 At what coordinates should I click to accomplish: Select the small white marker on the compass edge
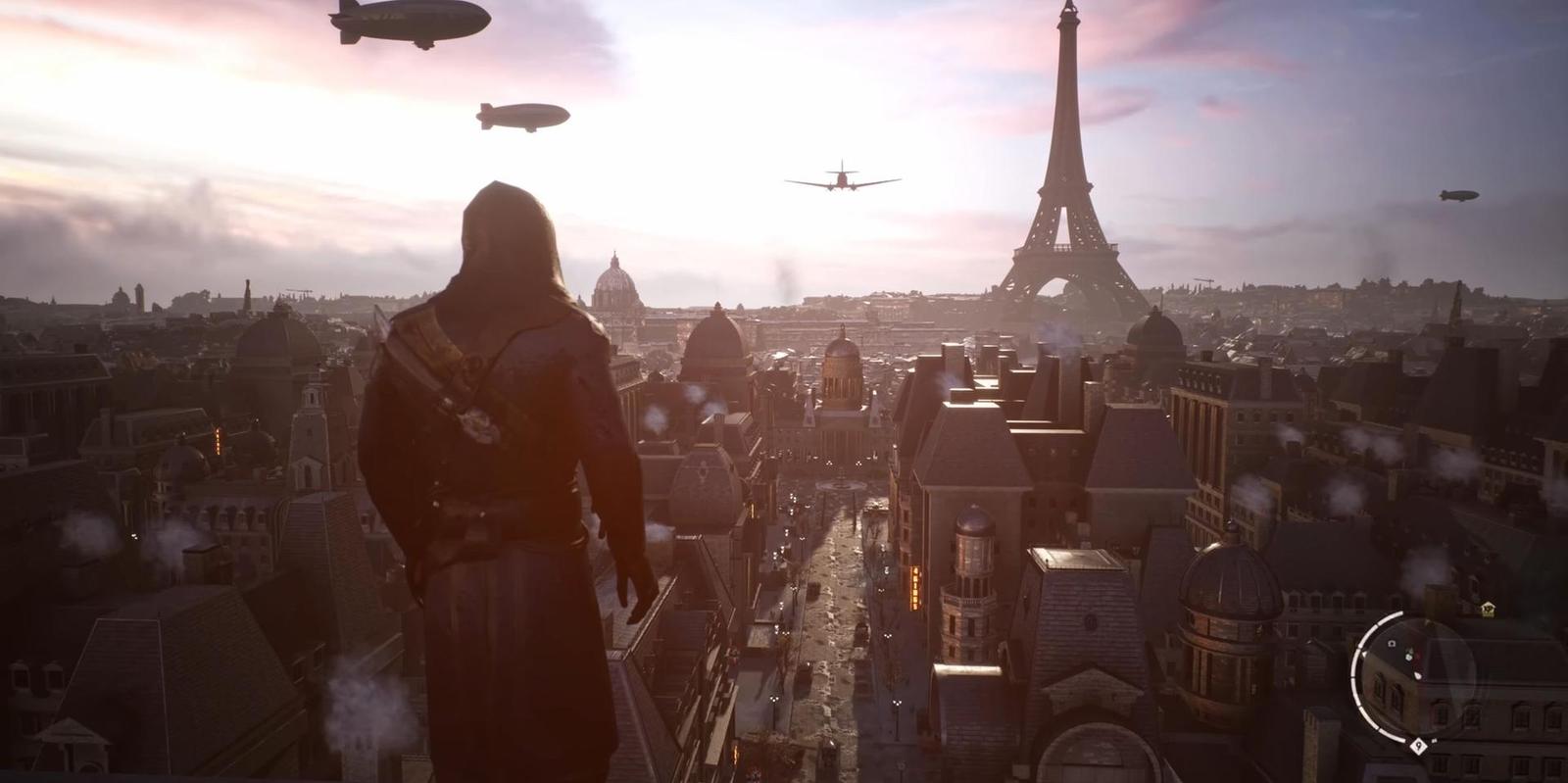[x=1364, y=653]
